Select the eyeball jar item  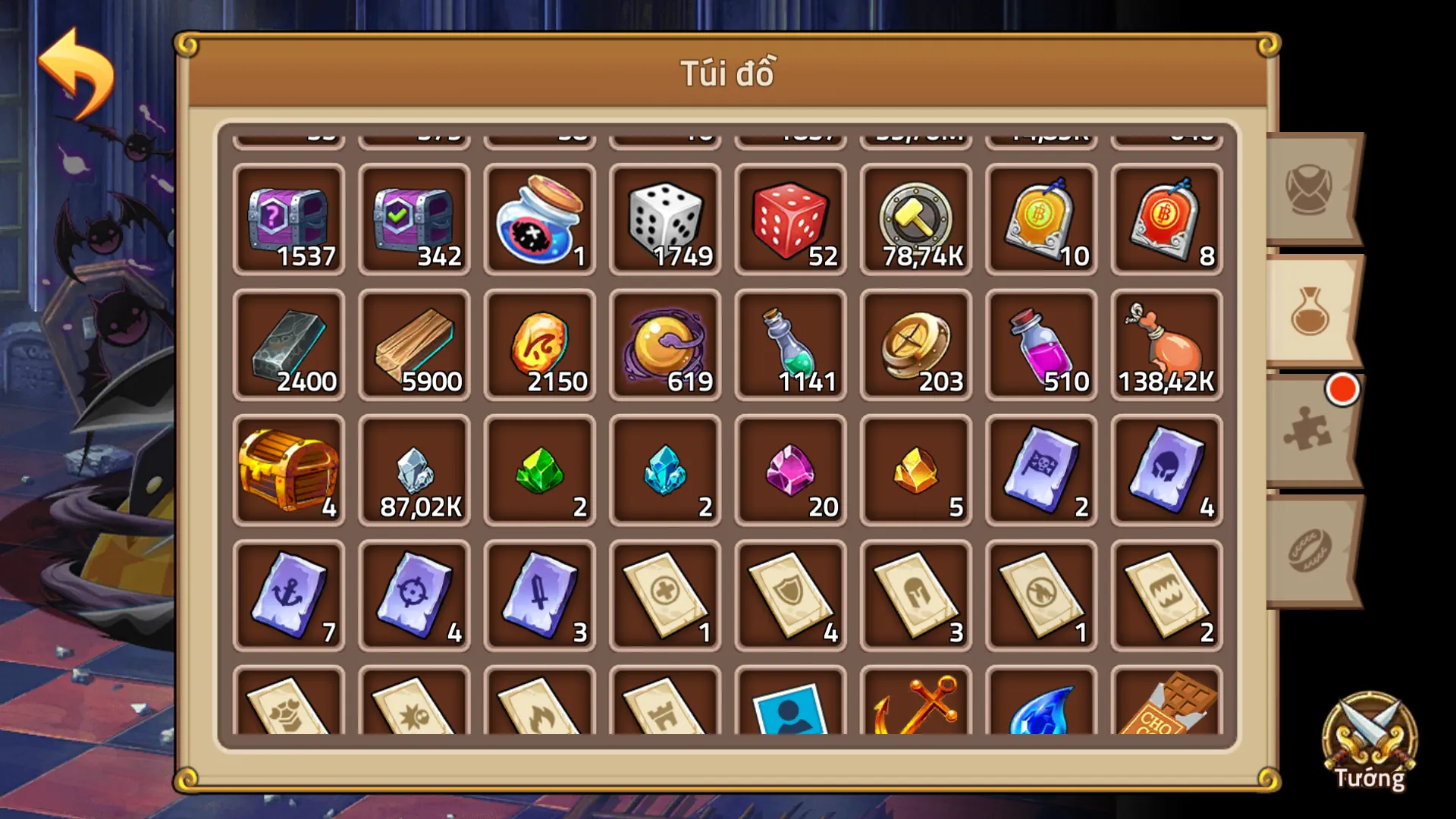tap(539, 220)
